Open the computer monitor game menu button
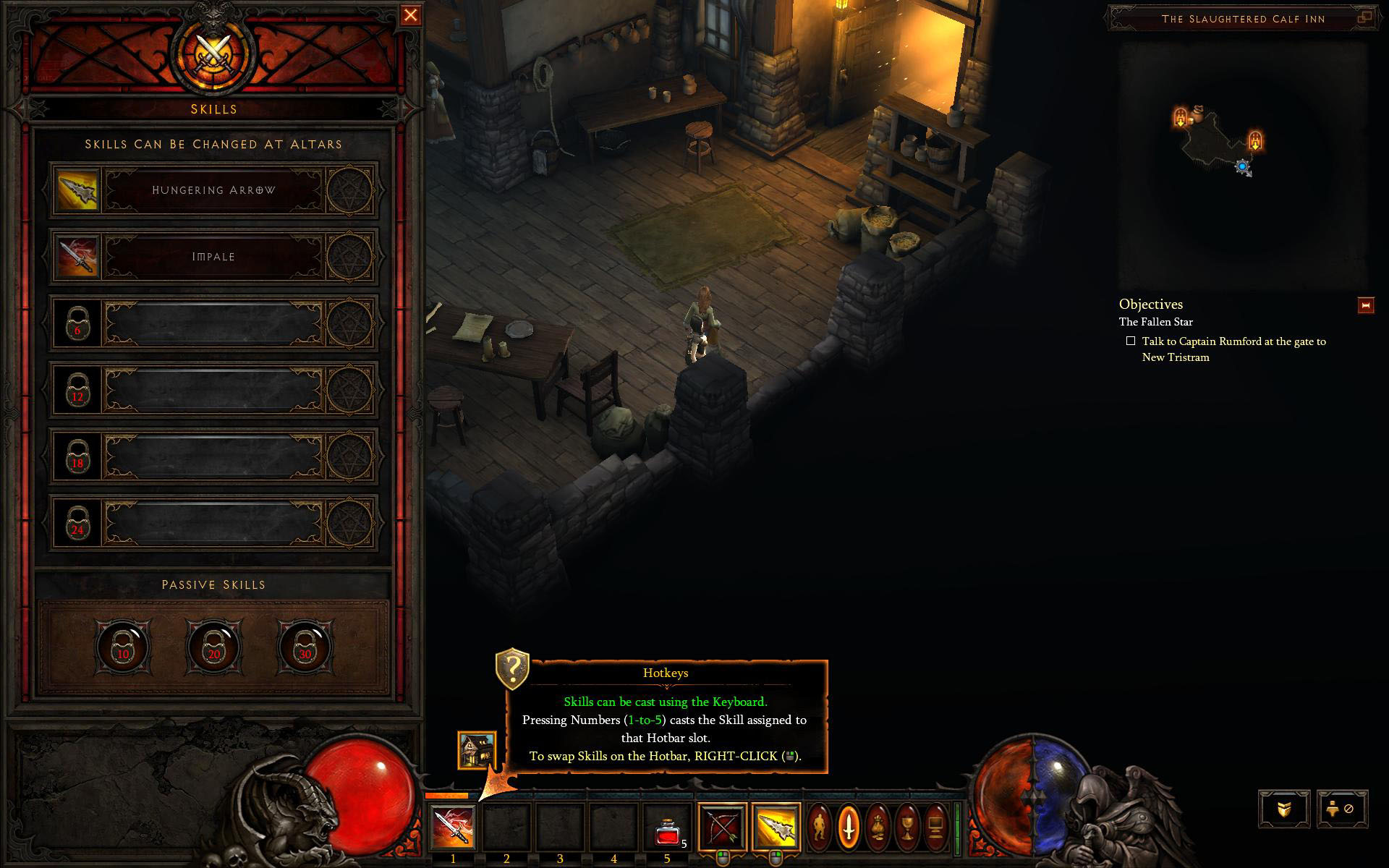 click(935, 826)
